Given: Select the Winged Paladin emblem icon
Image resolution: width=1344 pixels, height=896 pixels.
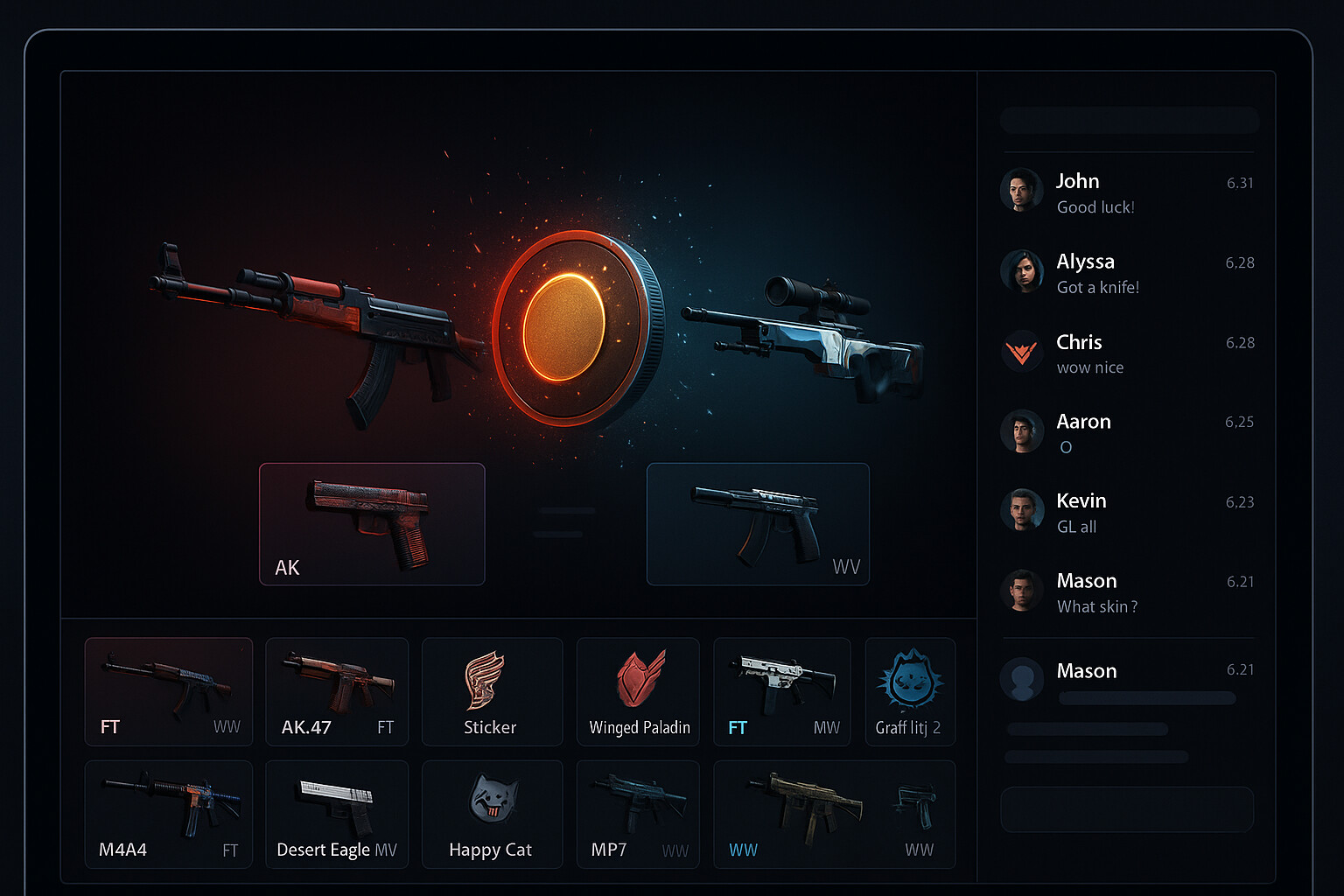Looking at the screenshot, I should 638,678.
